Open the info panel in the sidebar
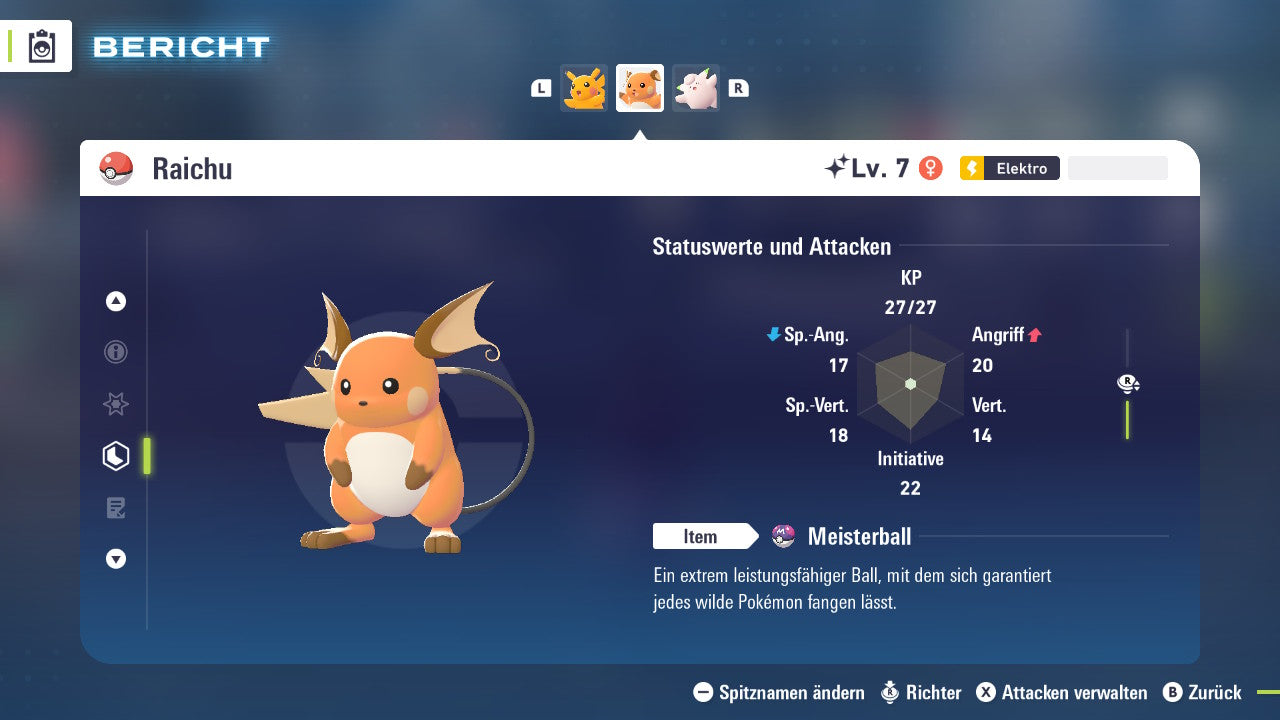 click(116, 352)
